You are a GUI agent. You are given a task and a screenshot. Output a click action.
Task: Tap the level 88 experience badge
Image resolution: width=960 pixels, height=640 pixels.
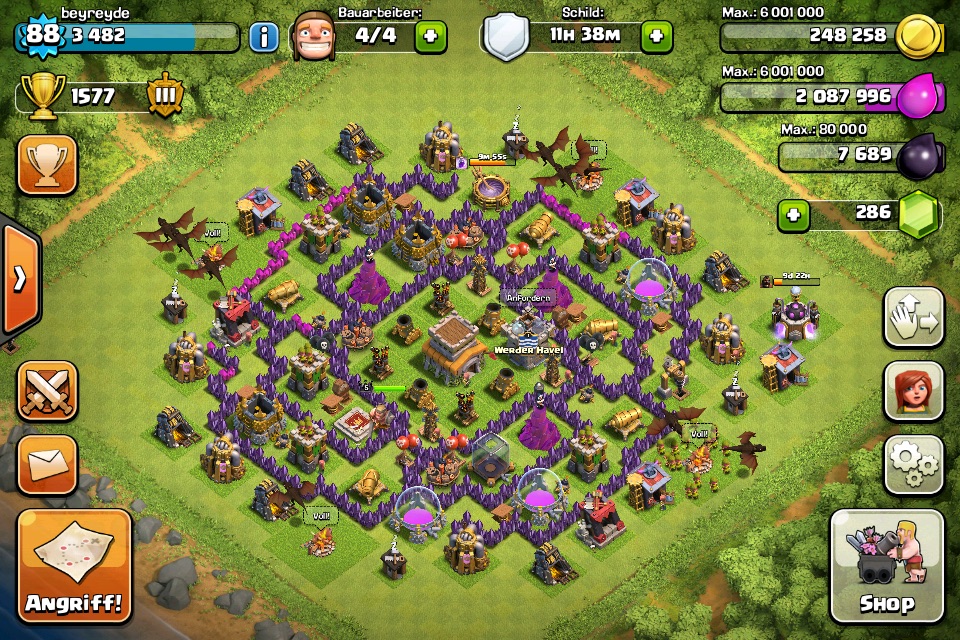(x=42, y=36)
